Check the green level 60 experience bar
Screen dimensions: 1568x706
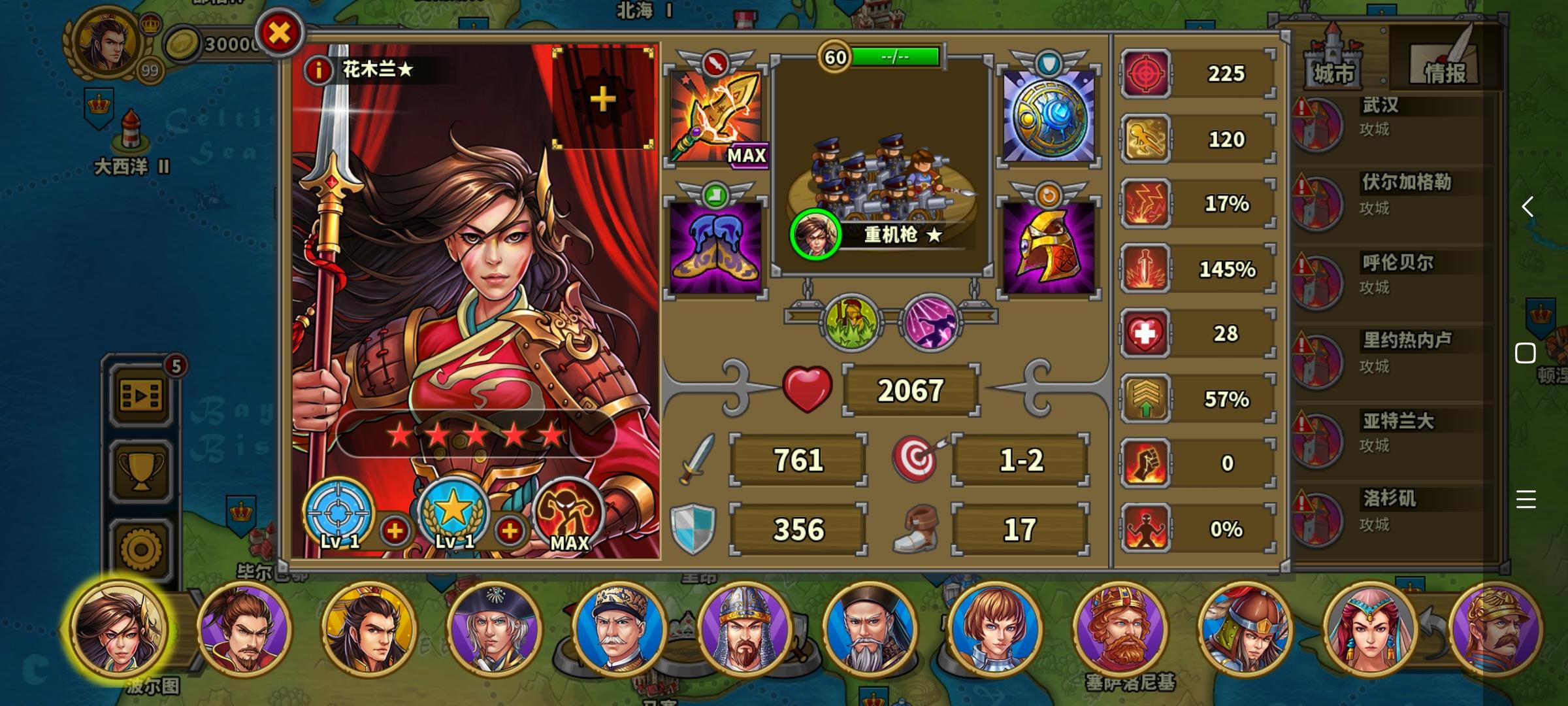[x=896, y=58]
